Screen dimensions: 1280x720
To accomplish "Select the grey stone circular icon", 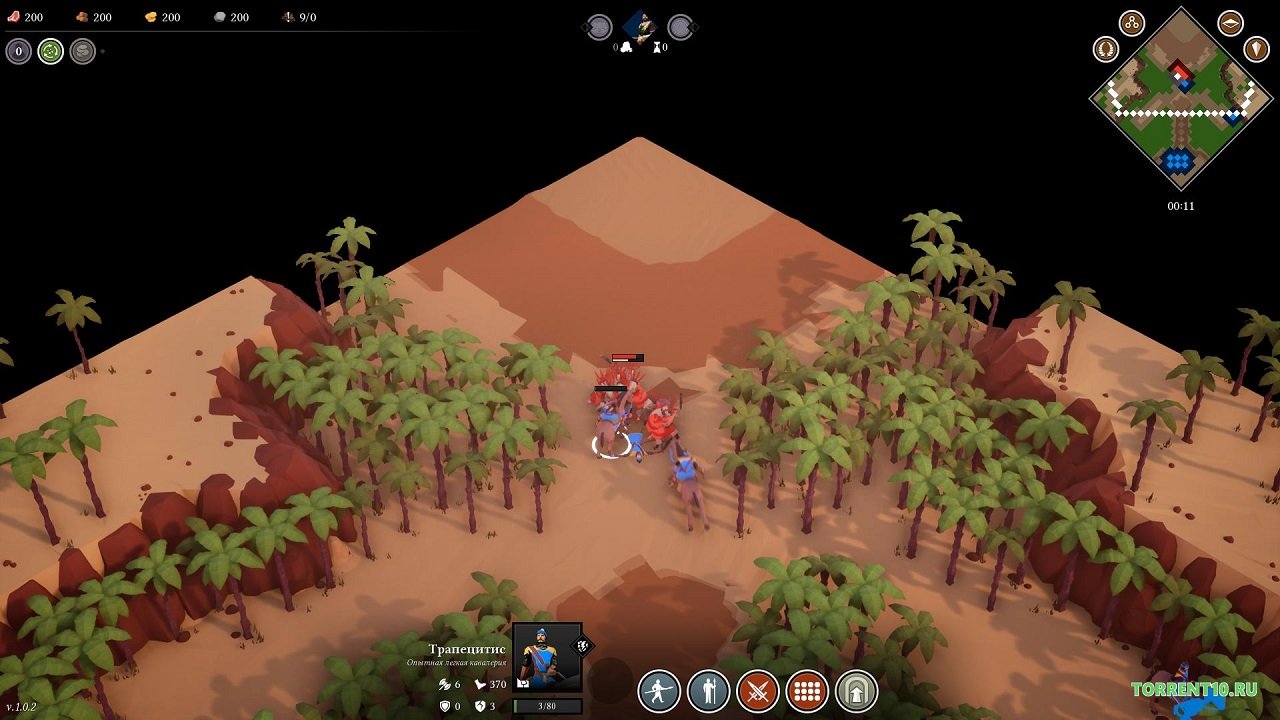I will click(83, 51).
